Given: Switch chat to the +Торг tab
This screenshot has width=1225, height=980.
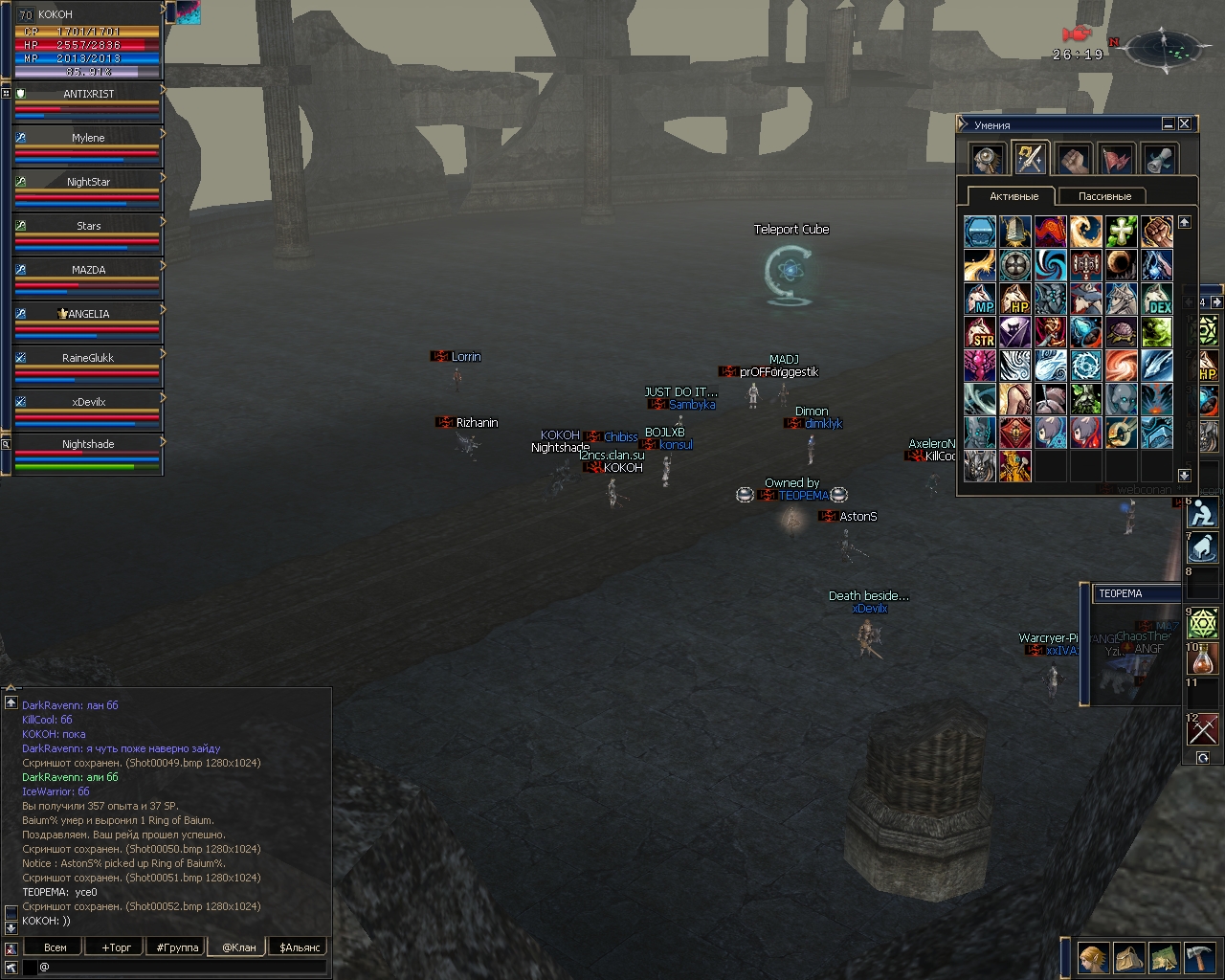Looking at the screenshot, I should pyautogui.click(x=116, y=947).
